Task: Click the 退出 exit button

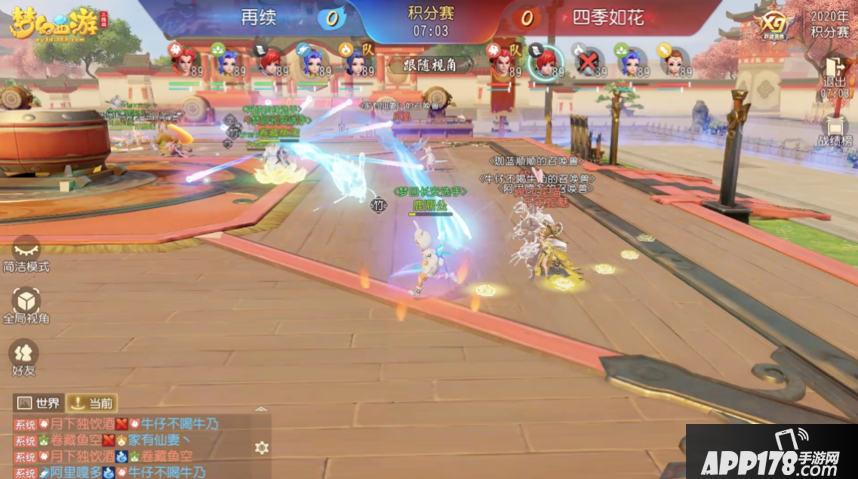Action: [x=834, y=70]
